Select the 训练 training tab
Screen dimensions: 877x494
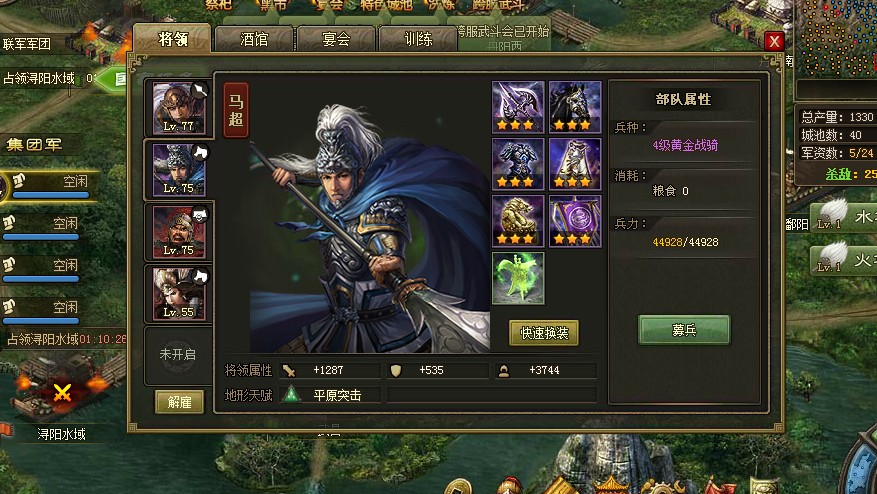click(x=418, y=40)
